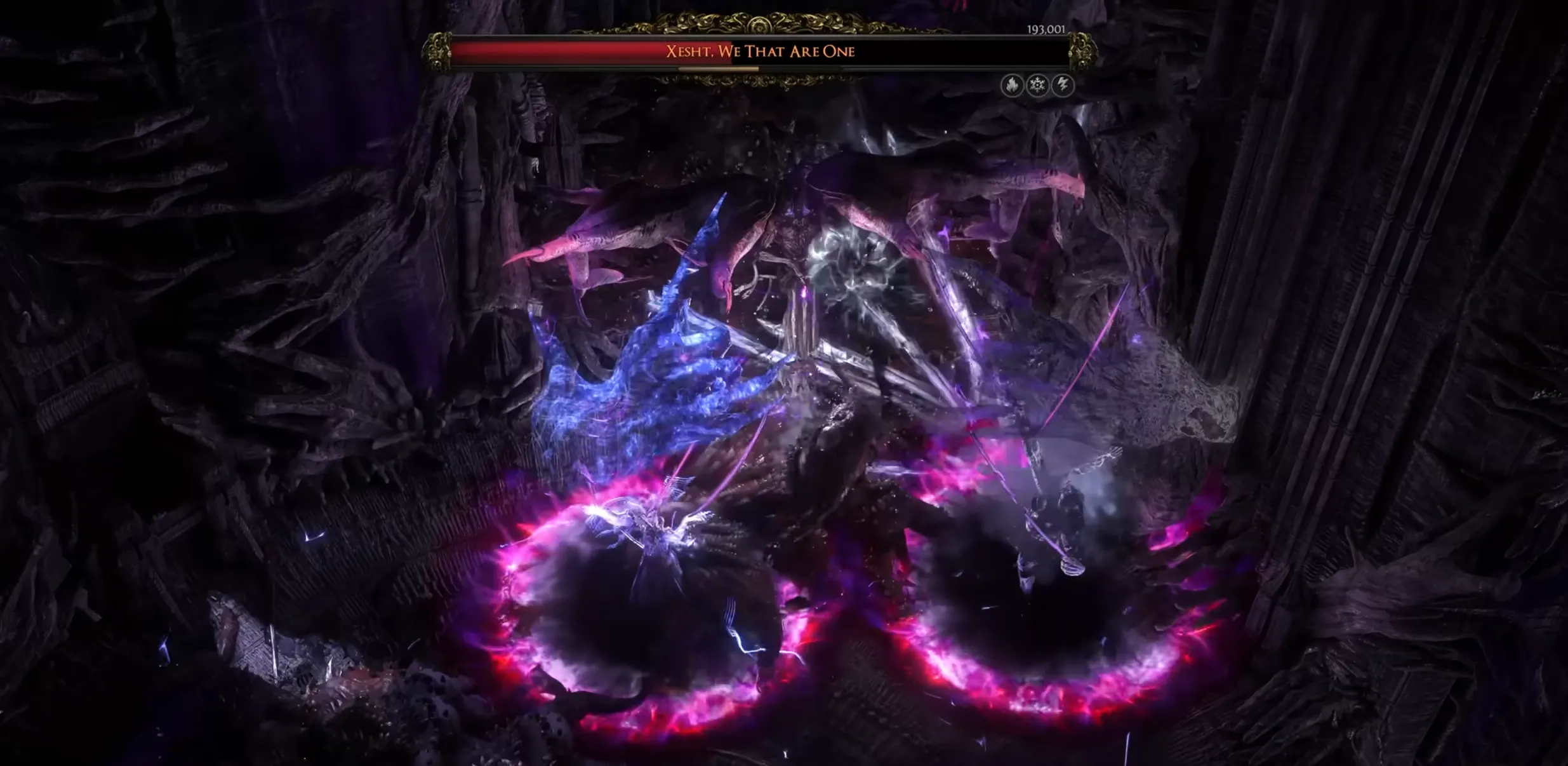Click the circle around the fire ailment indicator
Viewport: 1568px width, 766px height.
tap(1013, 86)
